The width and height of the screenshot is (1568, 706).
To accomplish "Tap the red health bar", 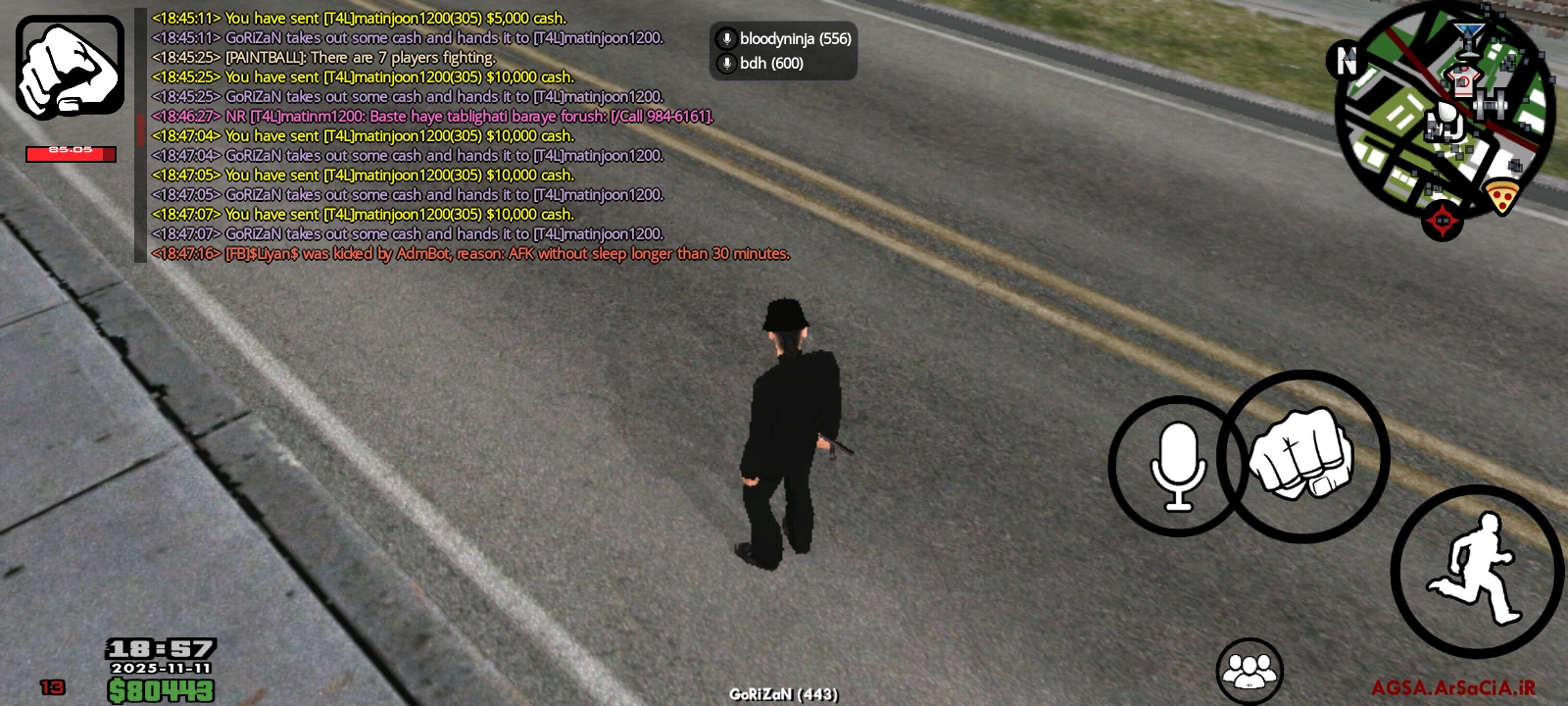I will pos(70,153).
